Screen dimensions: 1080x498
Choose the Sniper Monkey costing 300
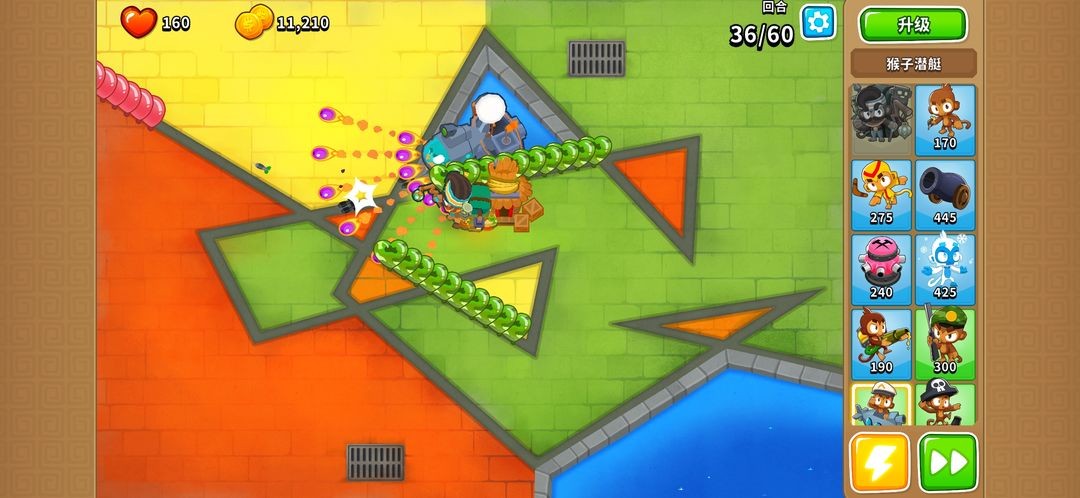tap(944, 342)
